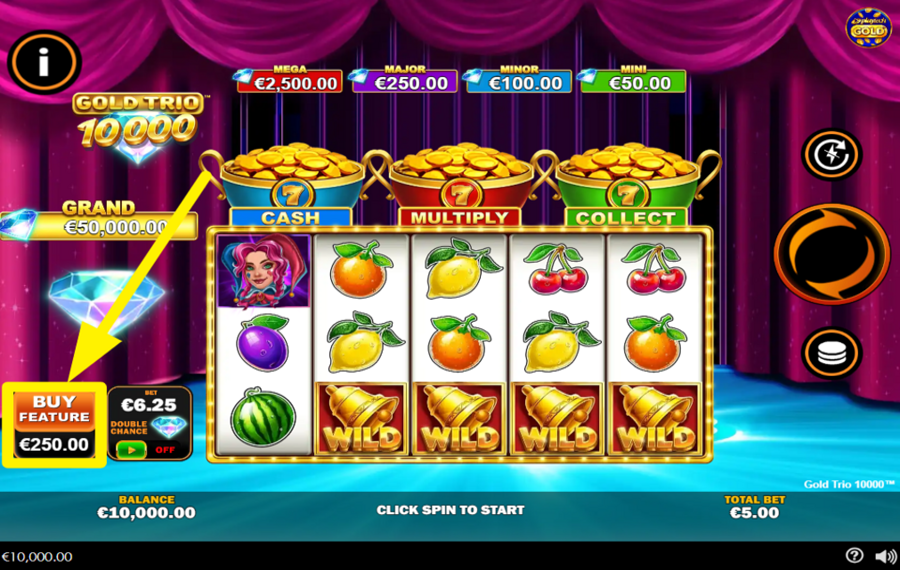The image size is (900, 570).
Task: Open the coin stack bet settings
Action: coord(831,353)
